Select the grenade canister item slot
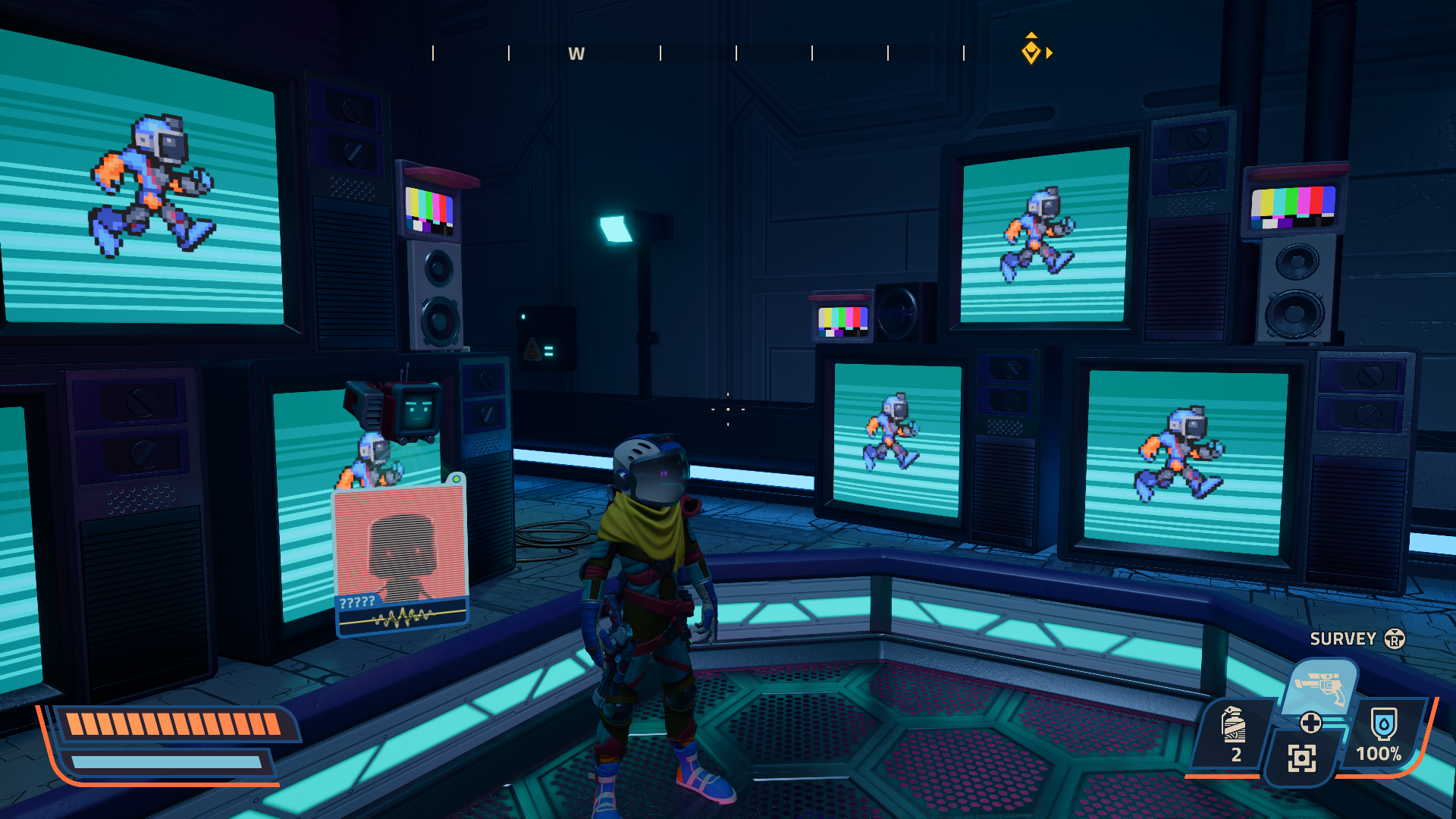The width and height of the screenshot is (1456, 819). pos(1234,733)
